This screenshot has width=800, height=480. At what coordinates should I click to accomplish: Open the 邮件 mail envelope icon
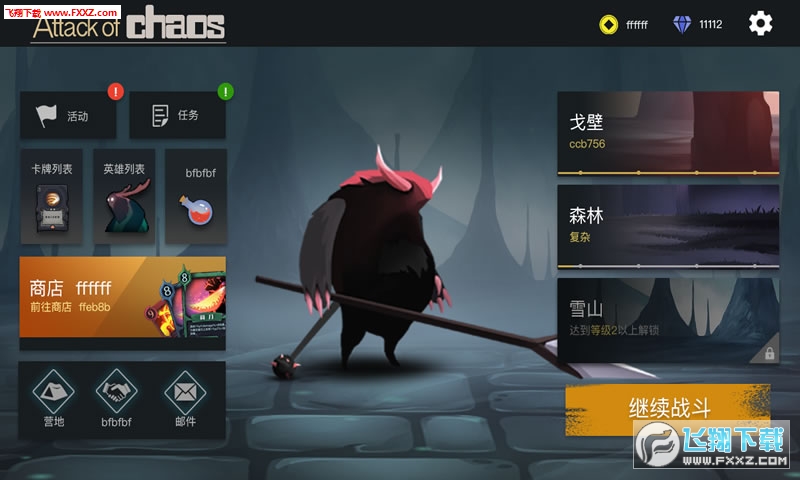185,398
